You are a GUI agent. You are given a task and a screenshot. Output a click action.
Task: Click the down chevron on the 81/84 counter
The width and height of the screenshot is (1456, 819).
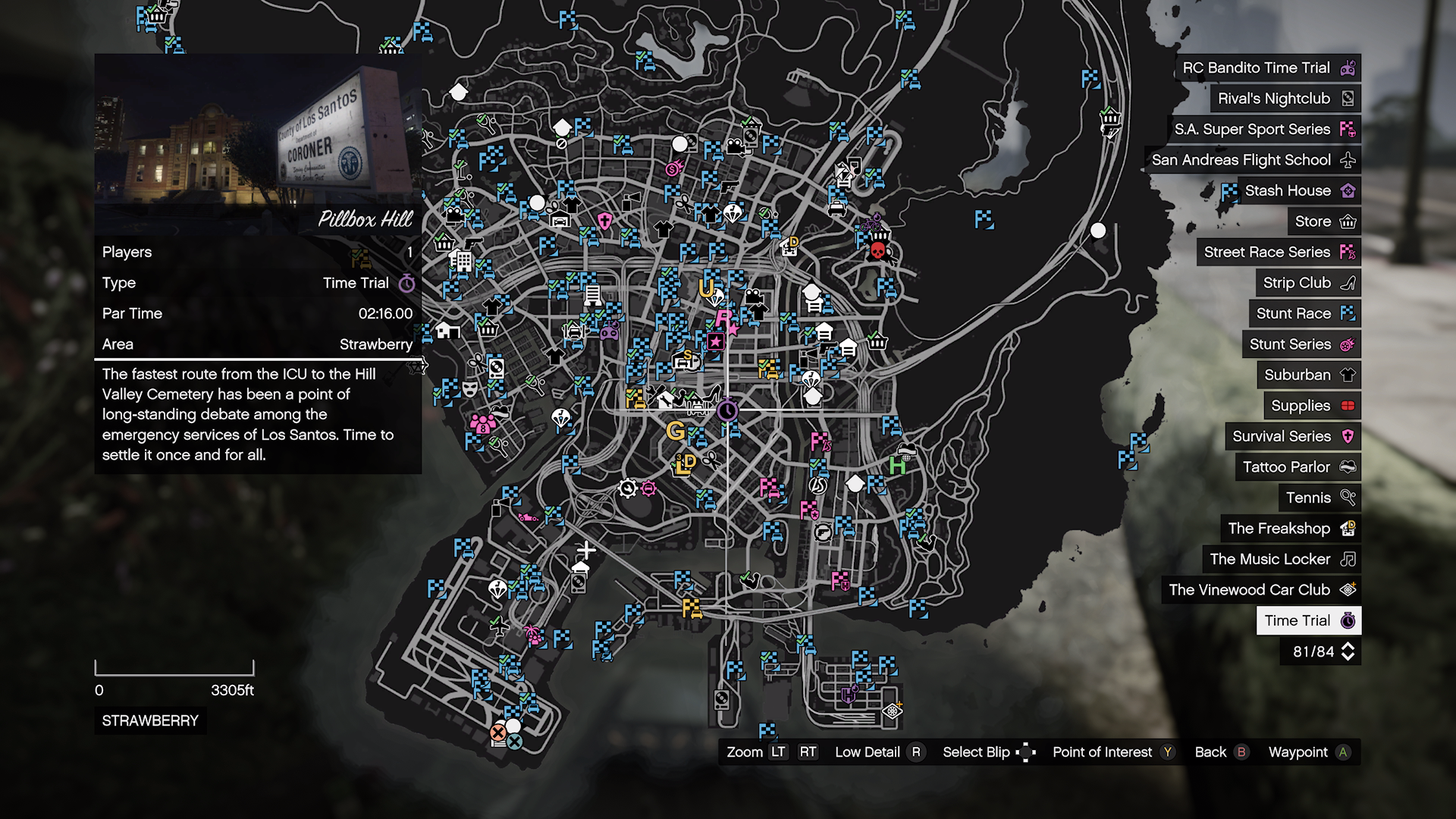tap(1348, 658)
